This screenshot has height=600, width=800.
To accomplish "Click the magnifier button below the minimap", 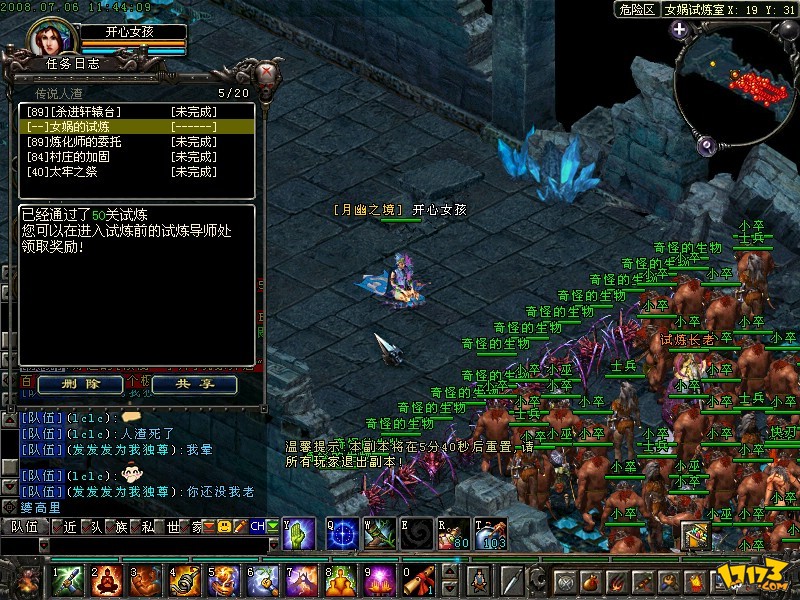I will (x=705, y=145).
